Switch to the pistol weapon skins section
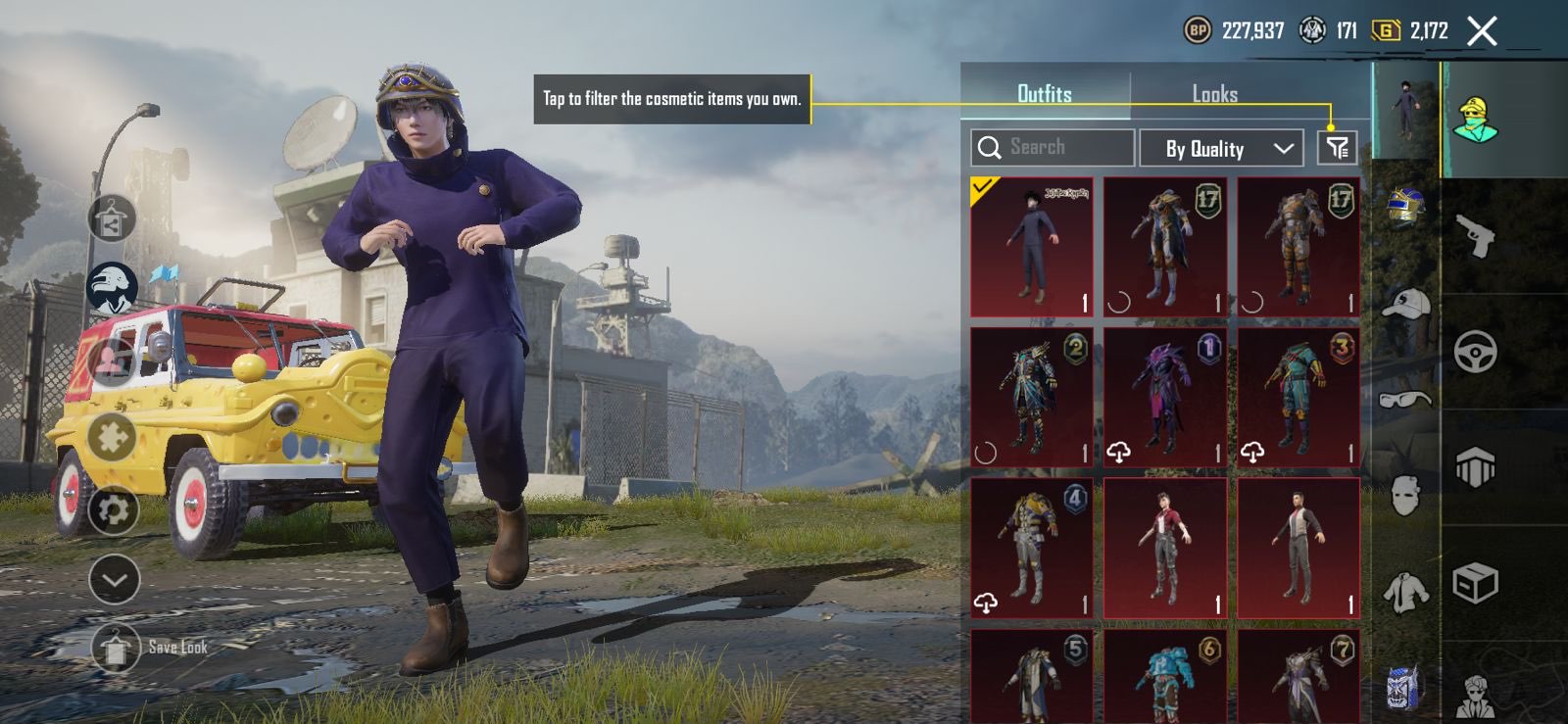The image size is (1568, 724). click(x=1475, y=236)
